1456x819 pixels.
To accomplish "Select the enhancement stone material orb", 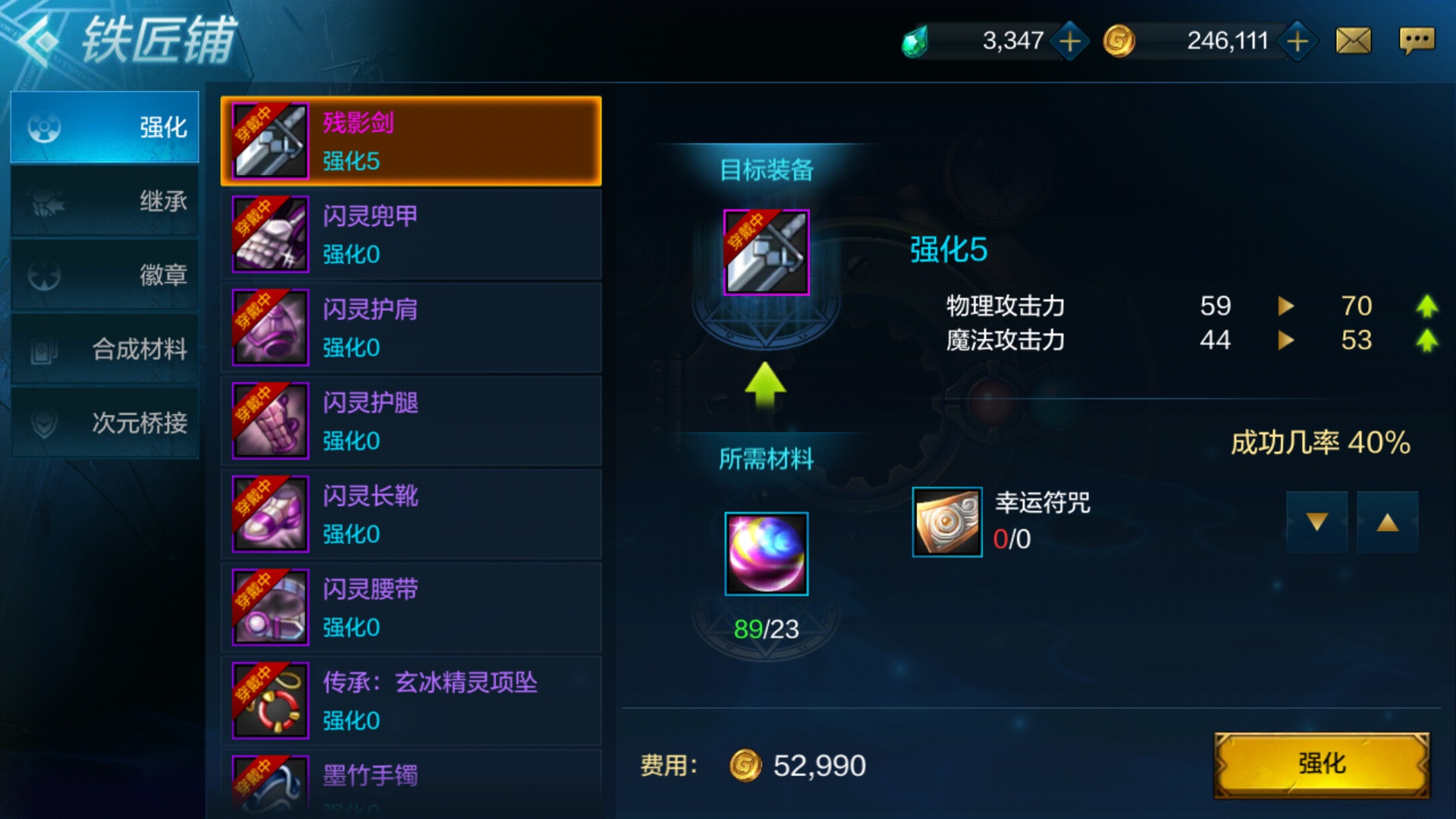I will pyautogui.click(x=766, y=554).
